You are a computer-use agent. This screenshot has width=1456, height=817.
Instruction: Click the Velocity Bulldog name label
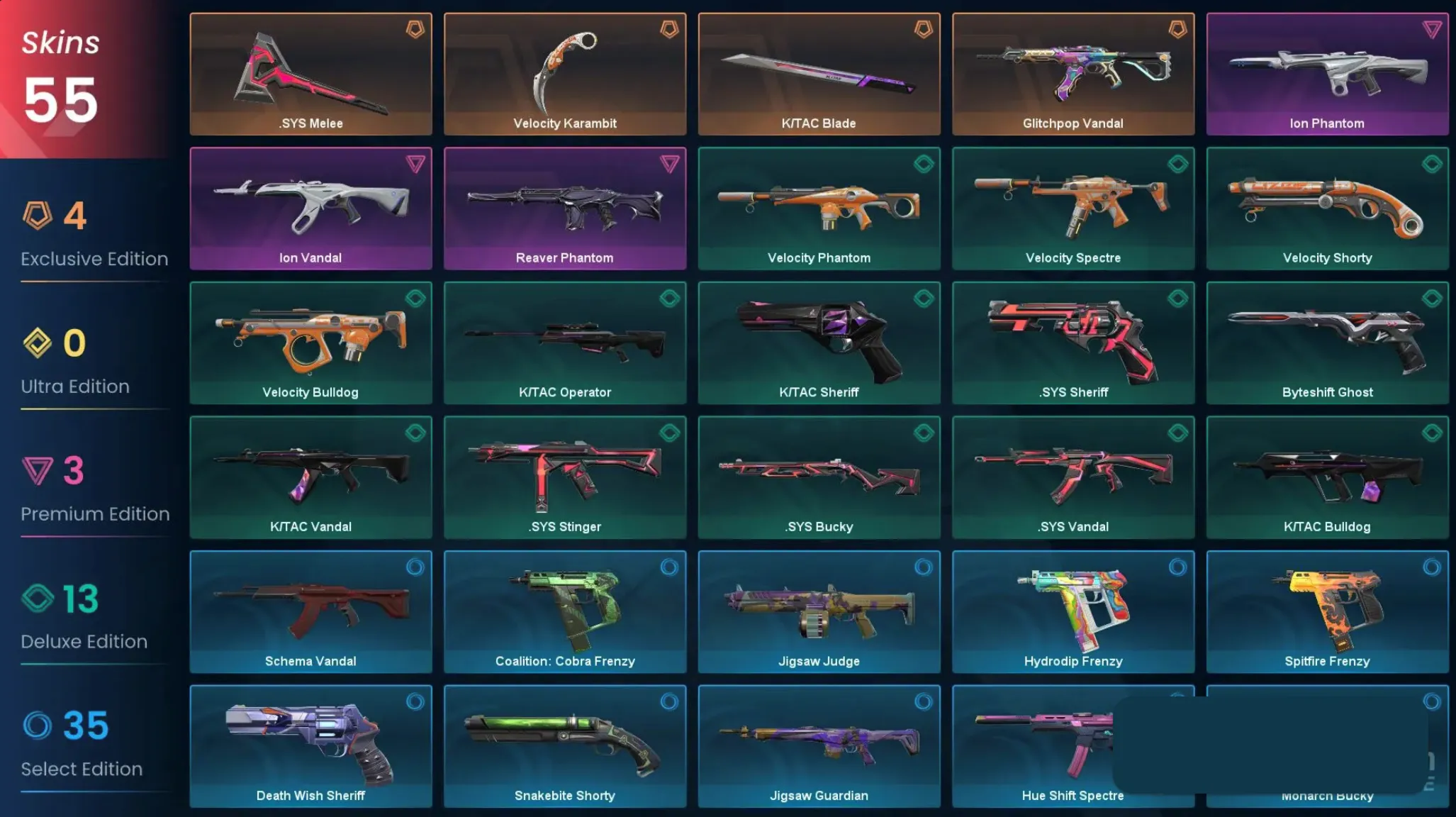click(310, 391)
